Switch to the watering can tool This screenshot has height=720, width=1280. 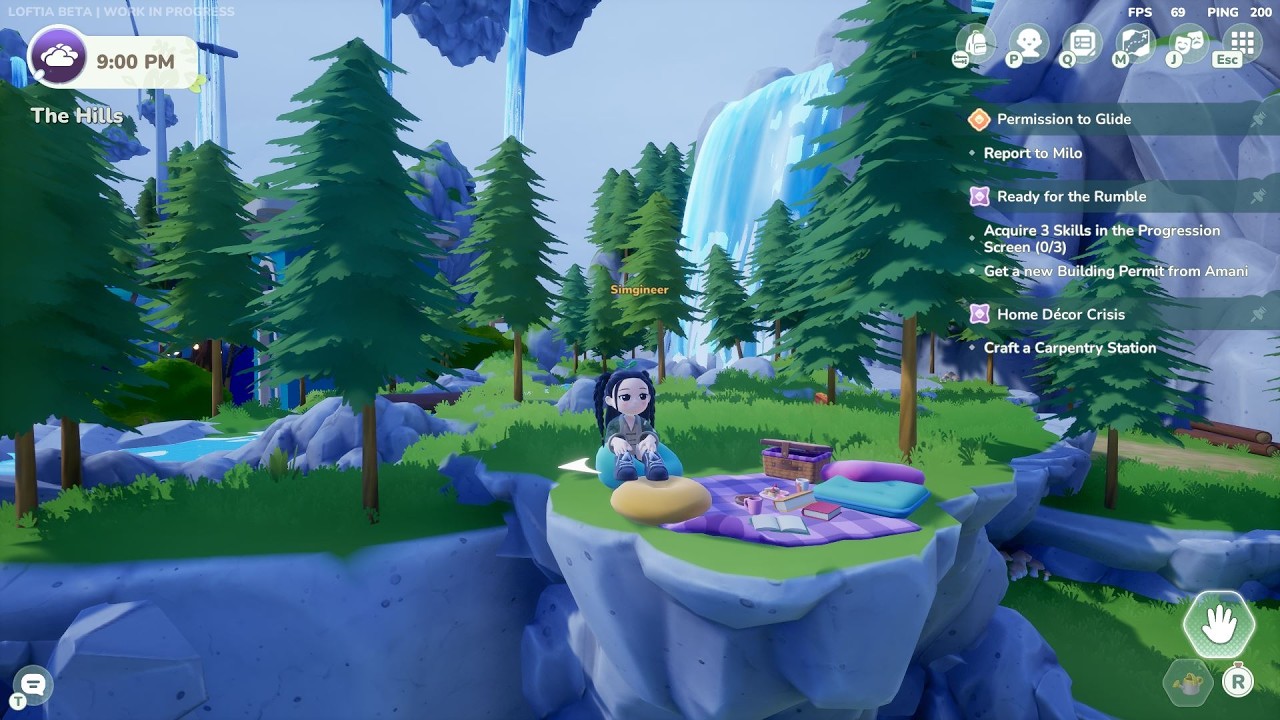(1188, 684)
